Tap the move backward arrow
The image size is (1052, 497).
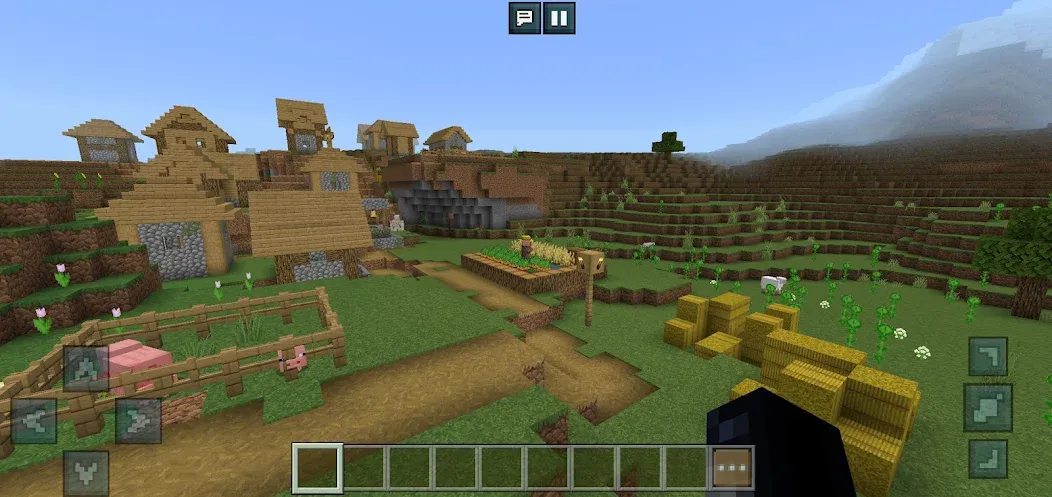pyautogui.click(x=86, y=472)
